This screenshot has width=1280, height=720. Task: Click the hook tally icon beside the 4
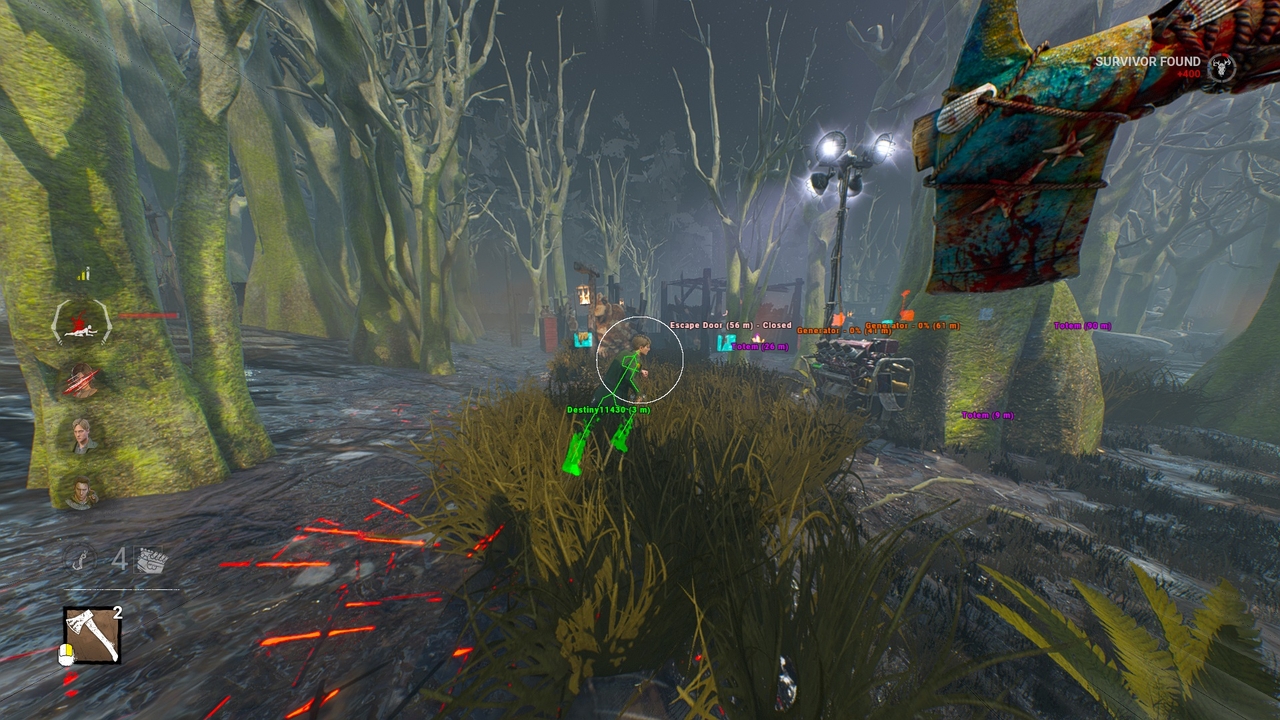coord(82,558)
